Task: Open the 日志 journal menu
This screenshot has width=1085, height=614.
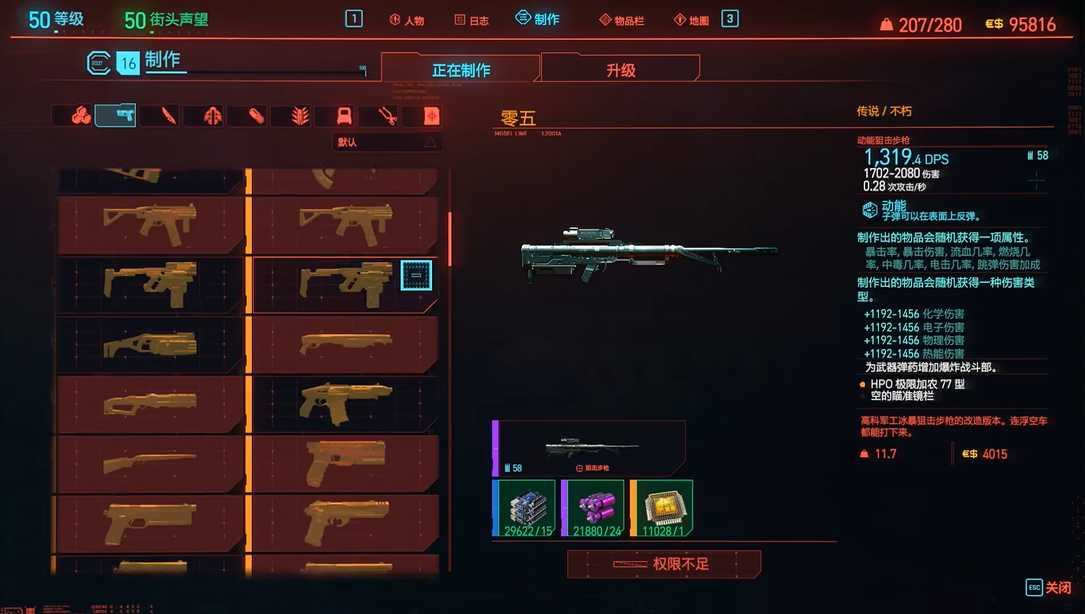Action: point(471,20)
